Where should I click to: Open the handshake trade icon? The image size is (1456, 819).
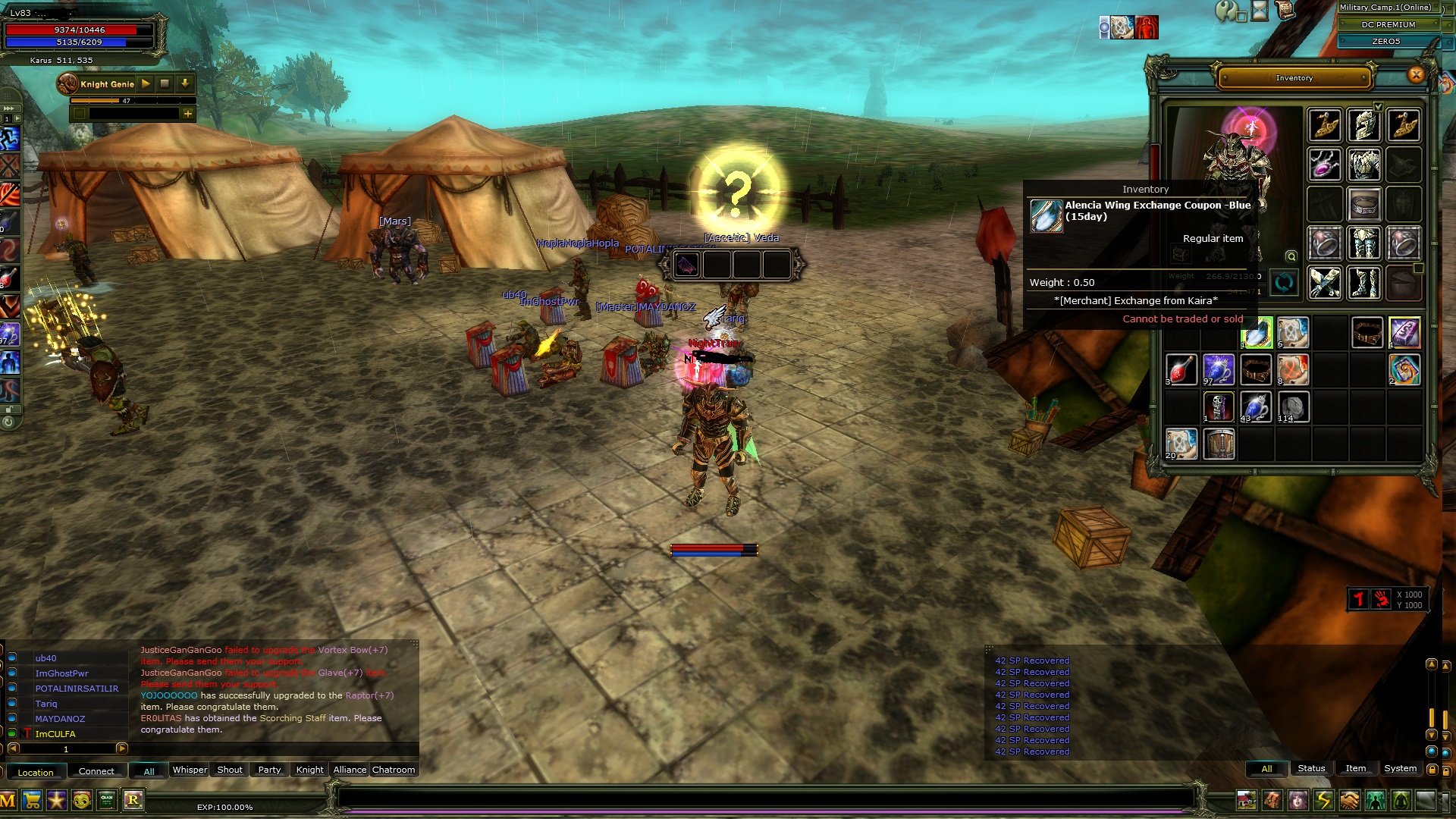(x=1350, y=800)
